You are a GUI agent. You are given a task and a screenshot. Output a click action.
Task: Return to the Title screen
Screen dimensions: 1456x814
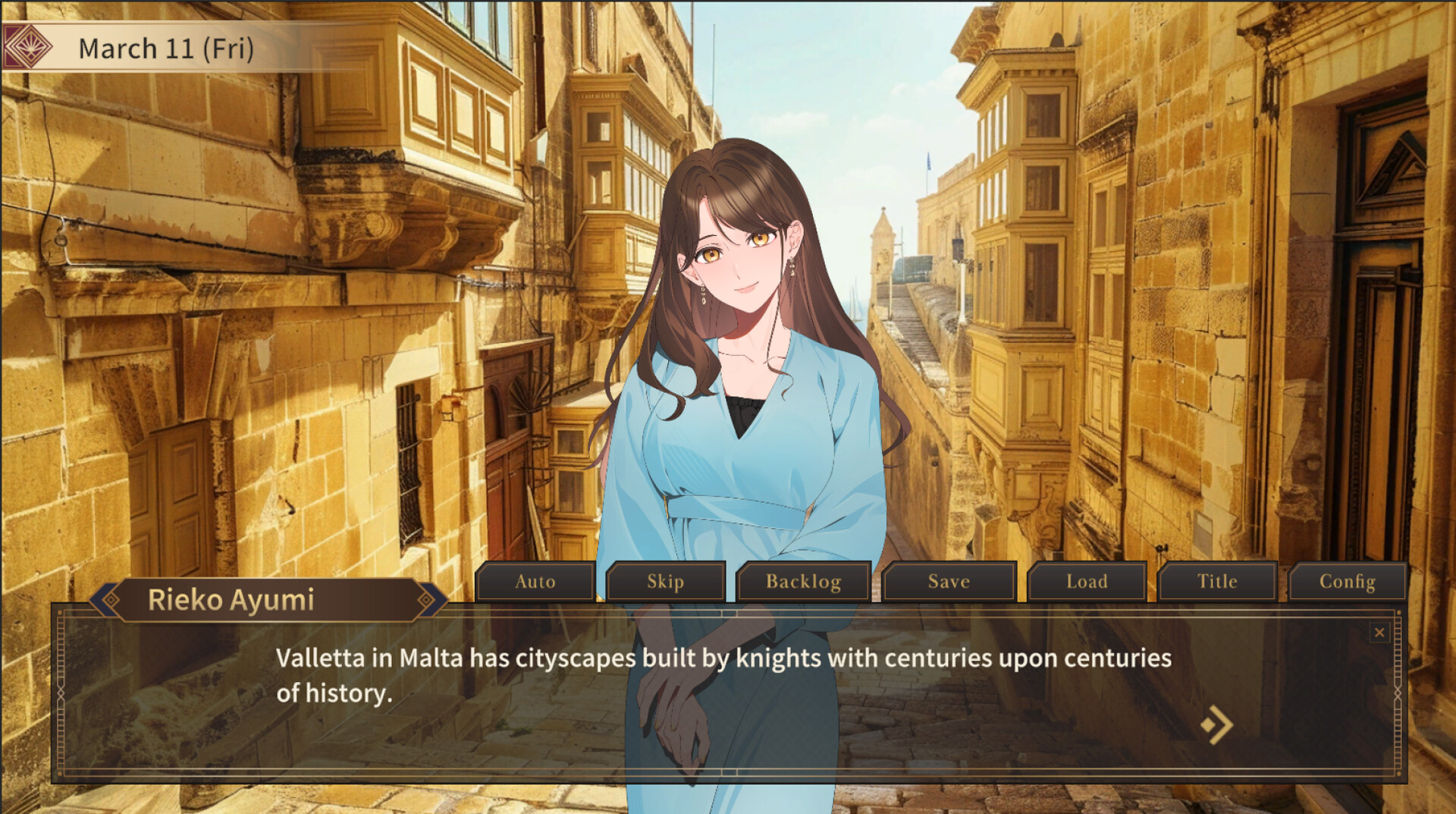coord(1216,582)
